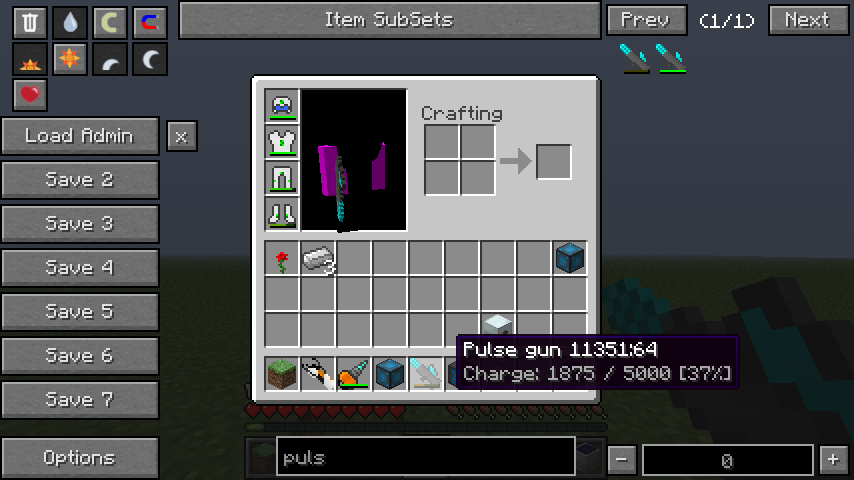Image resolution: width=854 pixels, height=480 pixels.
Task: Choose the Save 2 slot
Action: [x=79, y=180]
